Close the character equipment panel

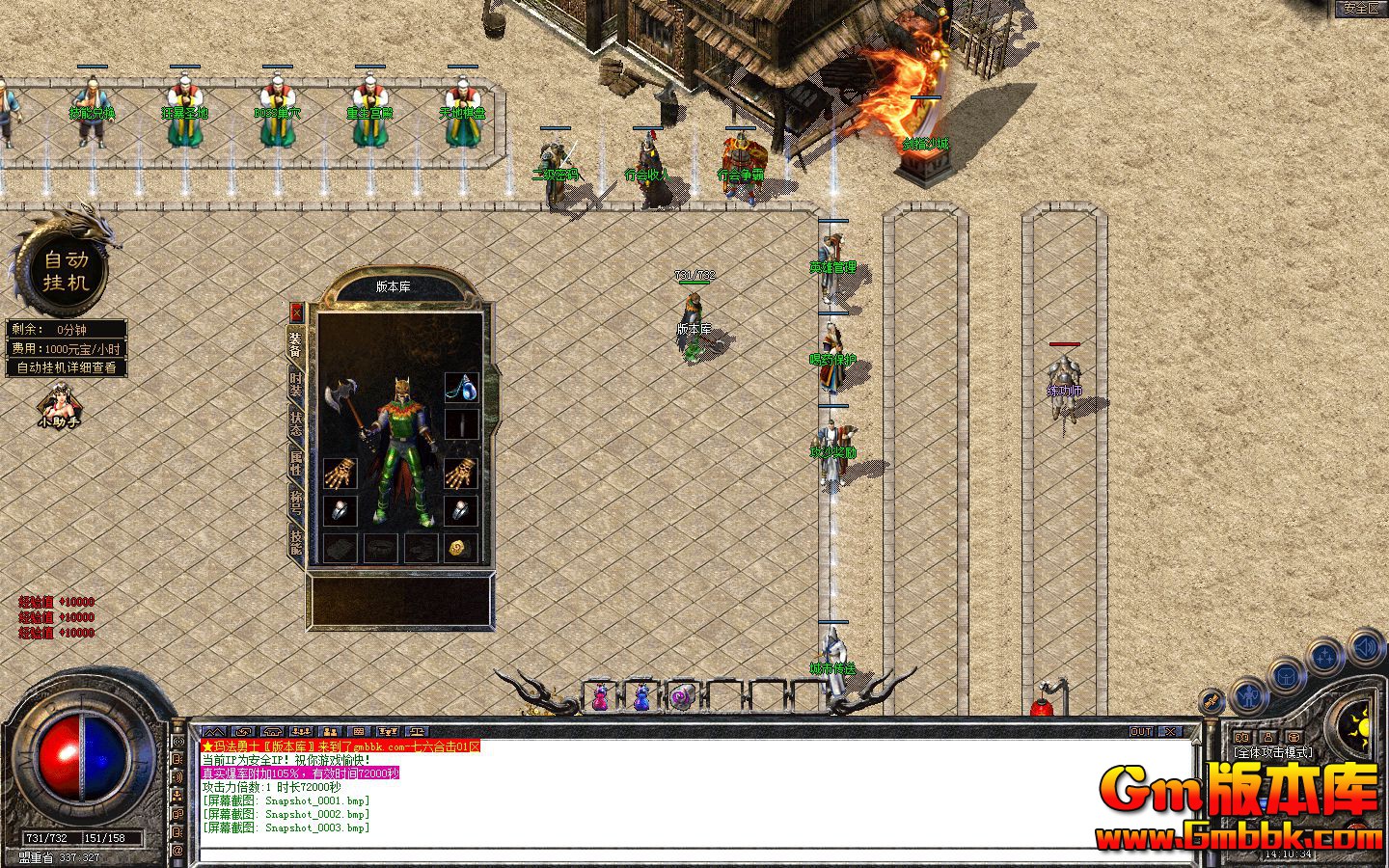click(296, 312)
